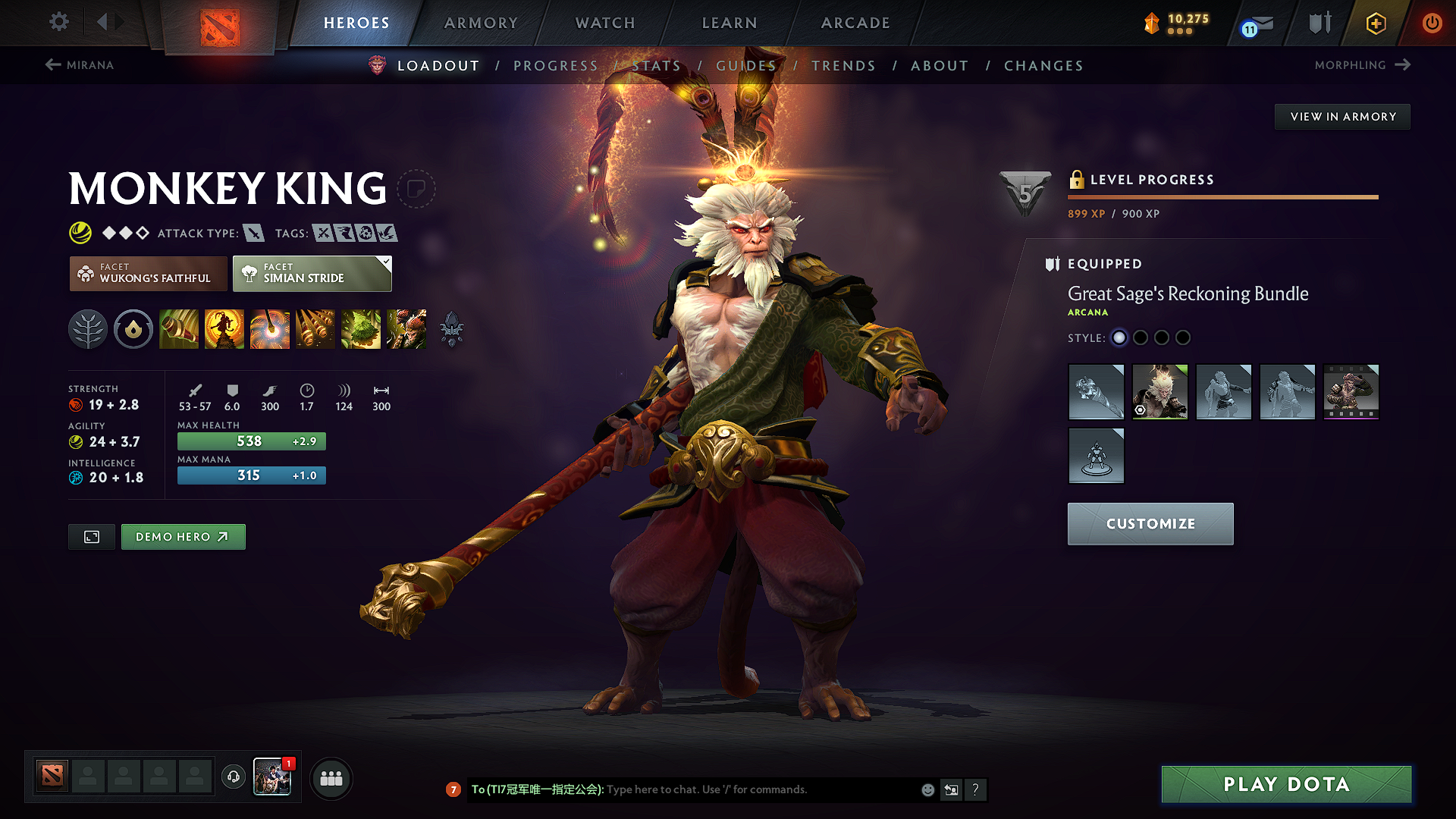Open the friends list icon near bottom left
The image size is (1456, 819).
click(331, 778)
